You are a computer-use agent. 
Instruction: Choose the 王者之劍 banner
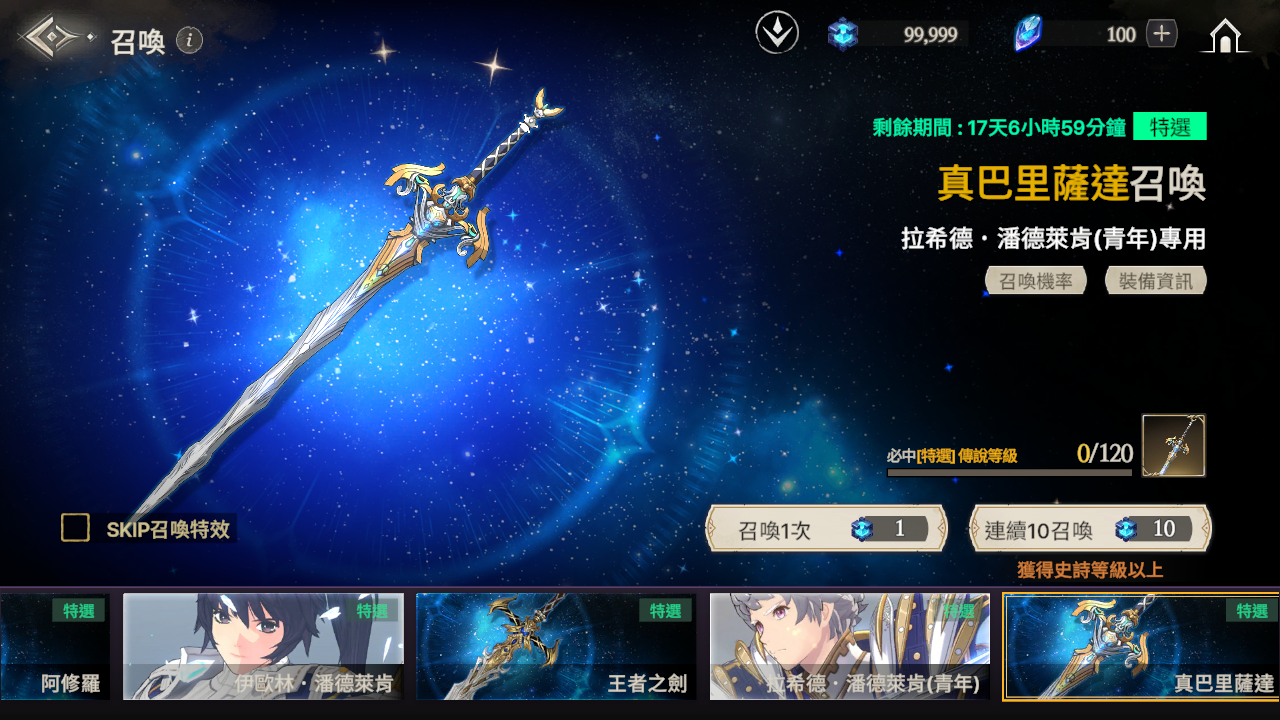[556, 646]
